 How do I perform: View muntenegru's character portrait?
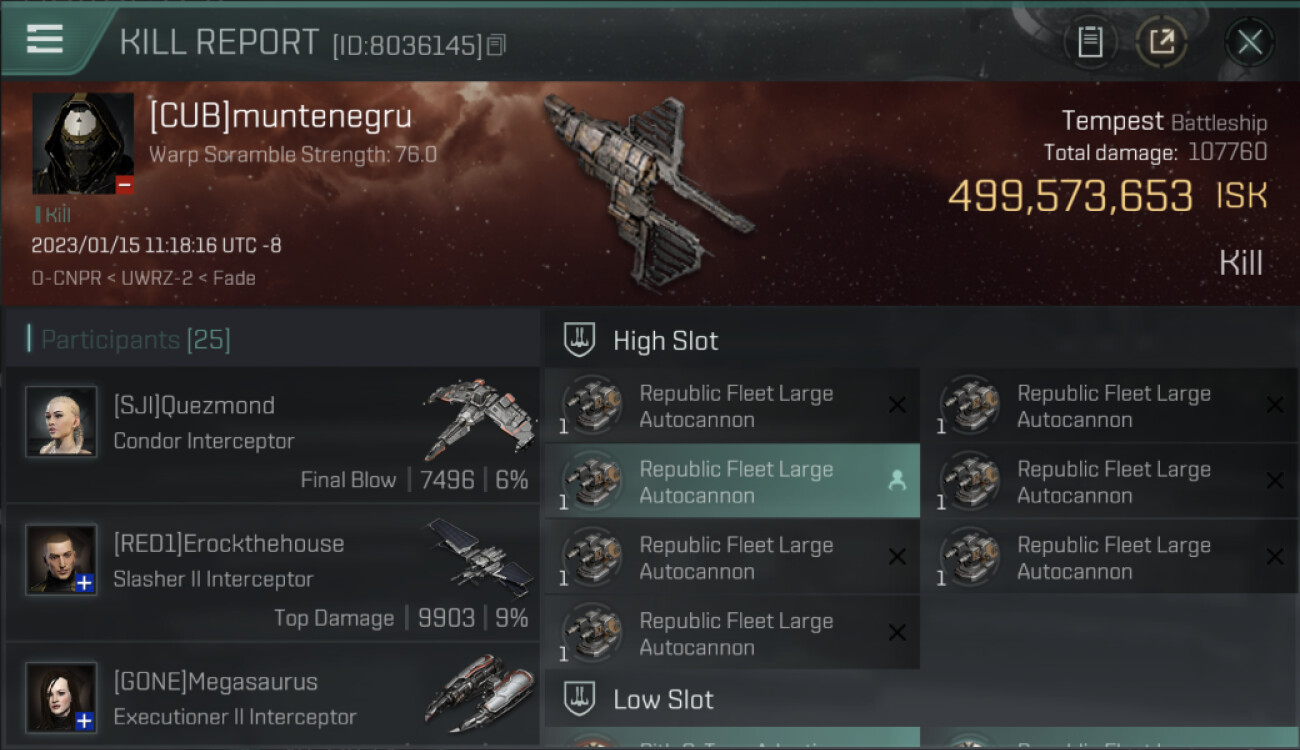(x=83, y=144)
